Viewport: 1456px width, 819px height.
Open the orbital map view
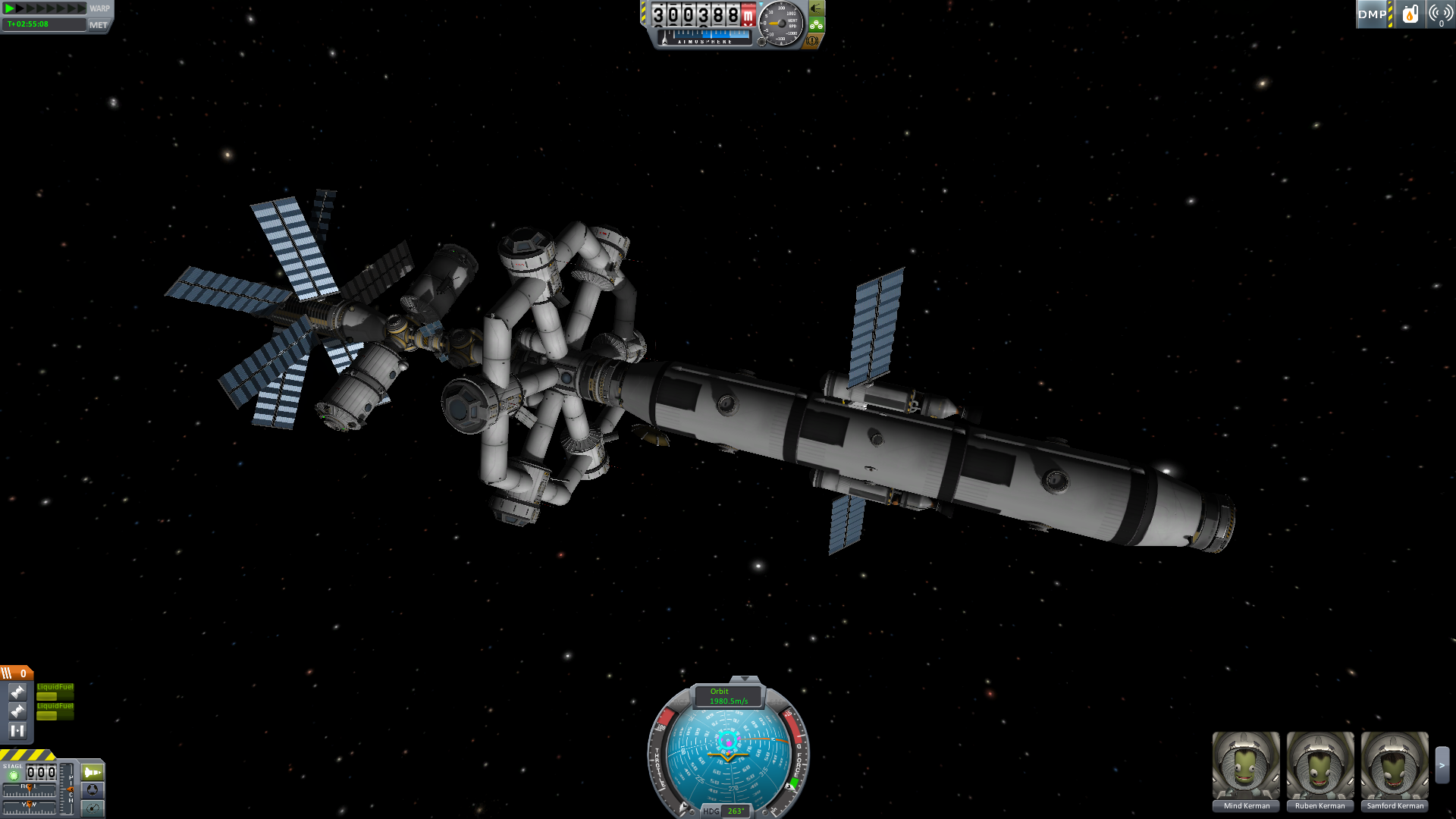pos(93,808)
